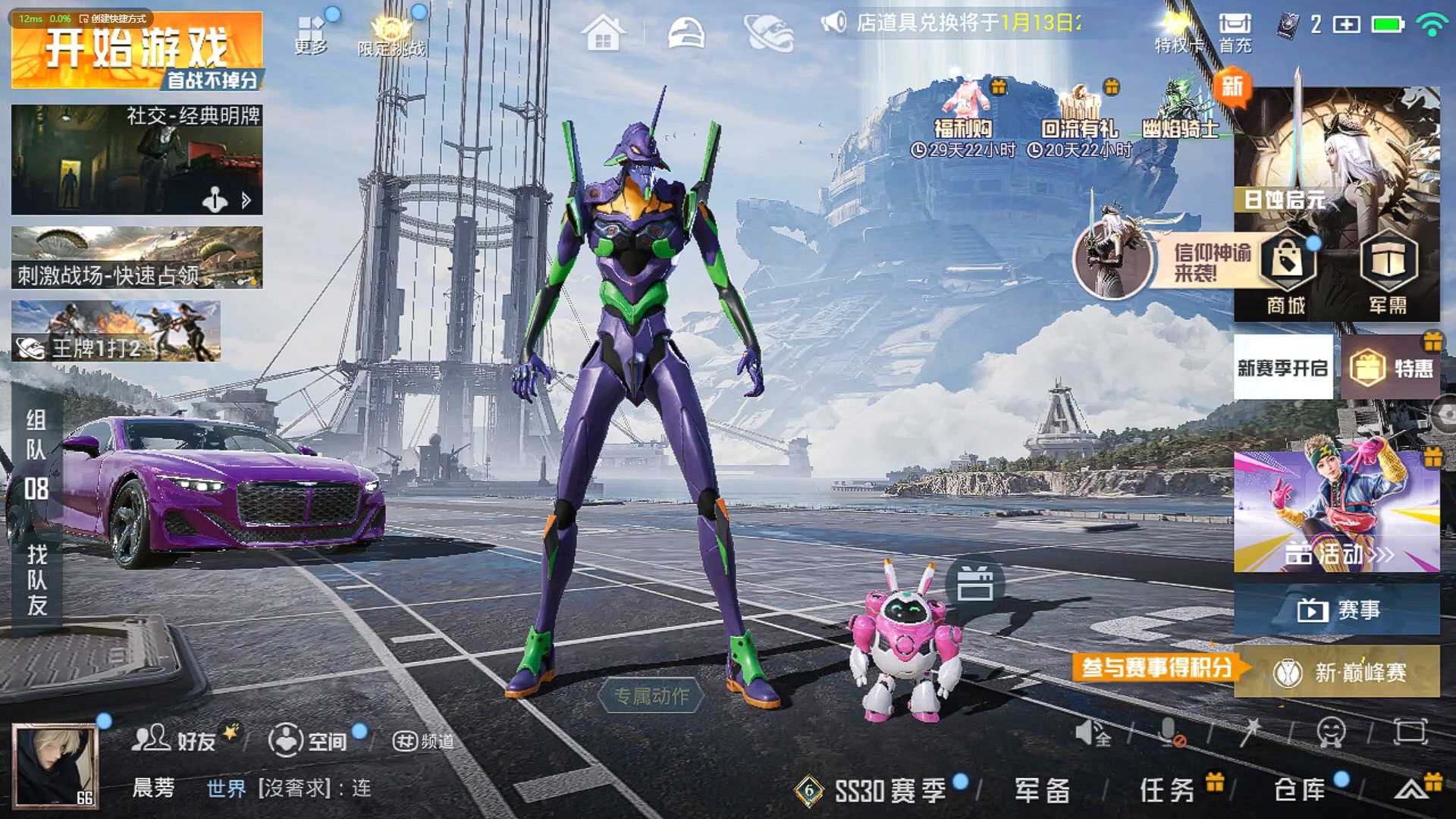Image resolution: width=1456 pixels, height=819 pixels.
Task: Select 刺激战场-快速占领 mode banner
Action: pyautogui.click(x=136, y=258)
